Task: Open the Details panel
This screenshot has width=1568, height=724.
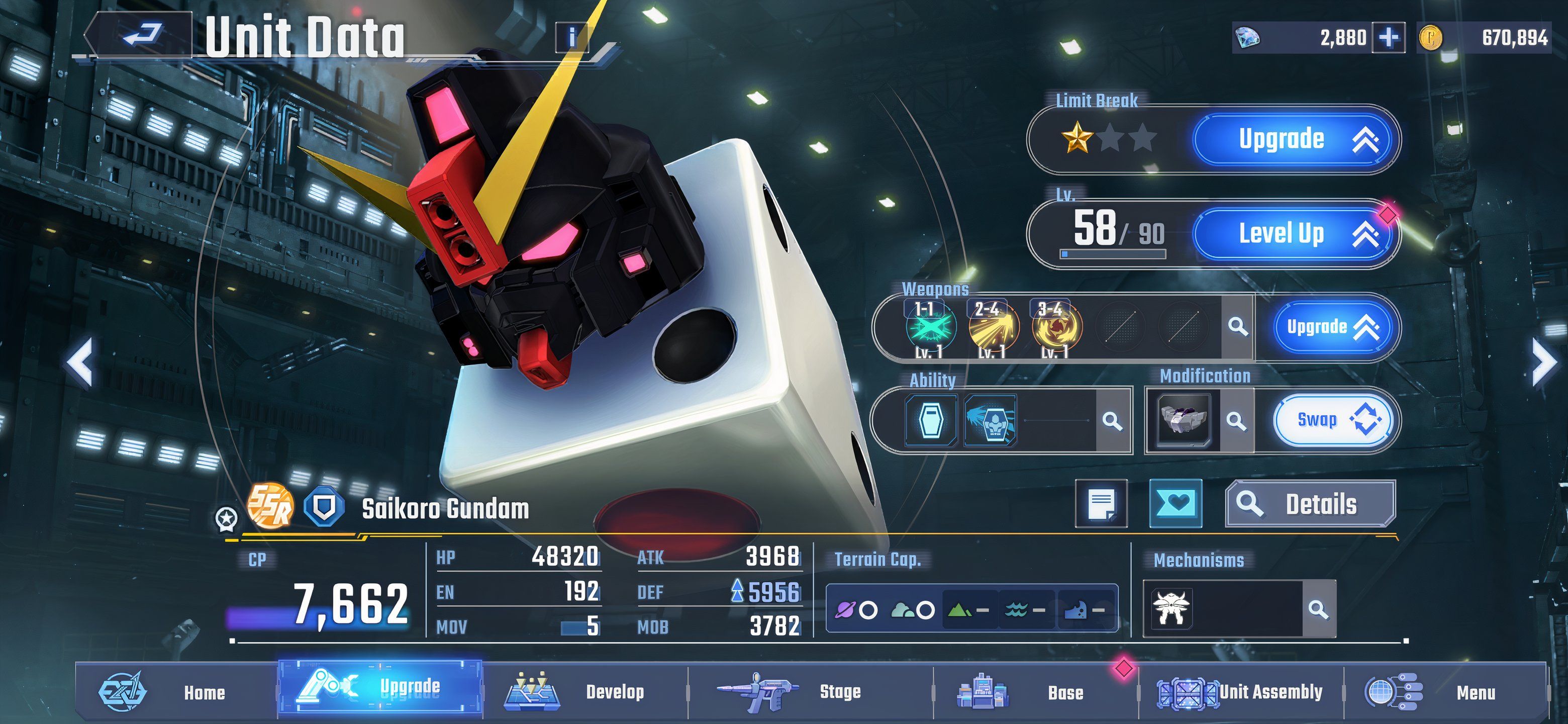Action: pos(1310,504)
